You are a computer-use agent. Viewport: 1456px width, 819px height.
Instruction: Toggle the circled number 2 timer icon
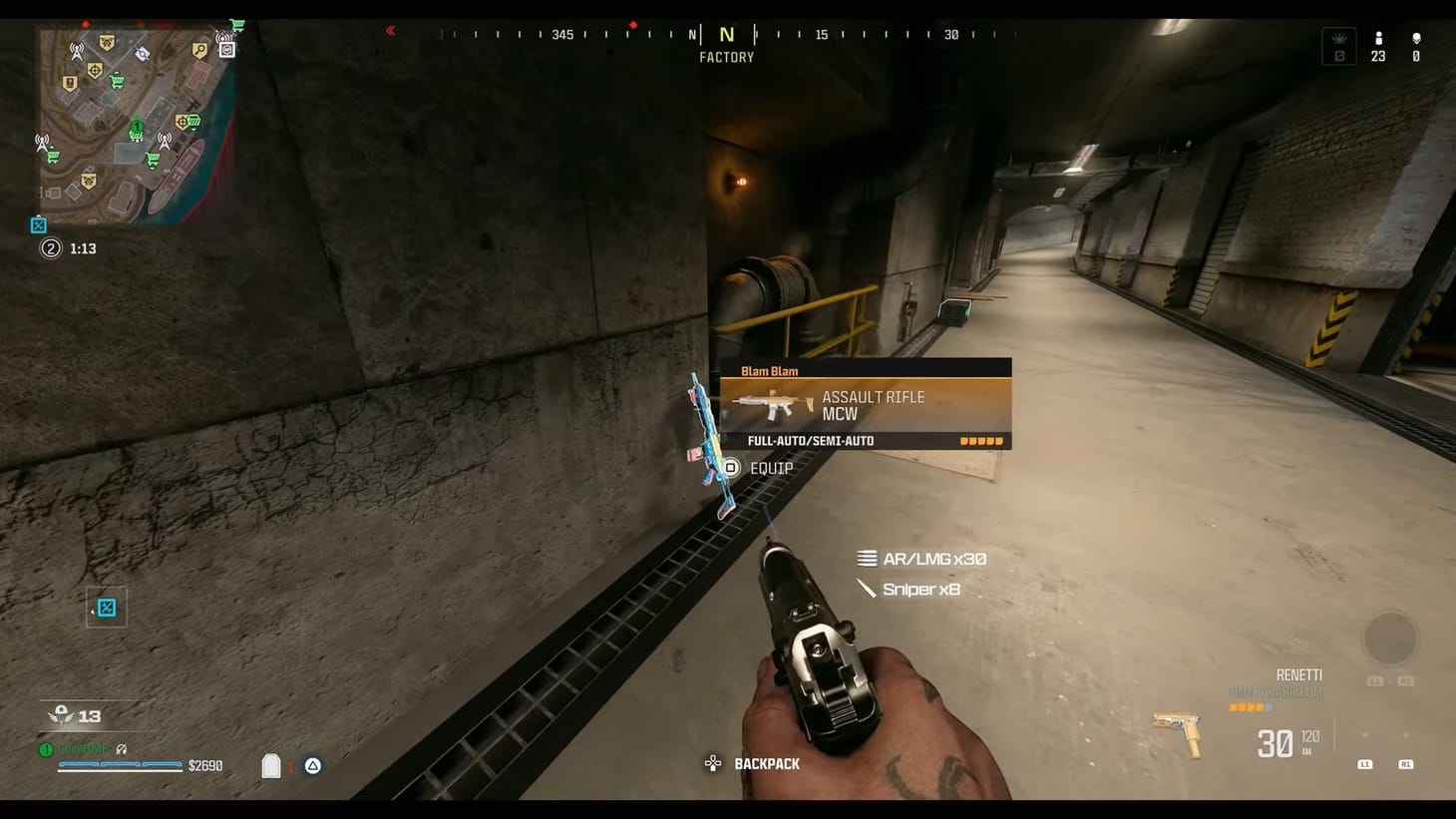pos(50,247)
